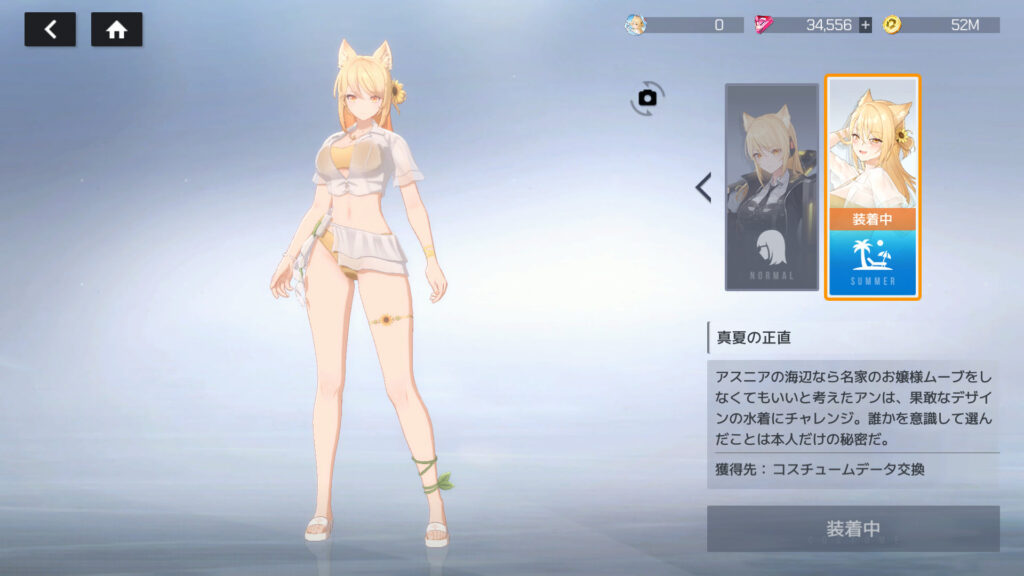Click the 装着中 equip button

click(853, 528)
